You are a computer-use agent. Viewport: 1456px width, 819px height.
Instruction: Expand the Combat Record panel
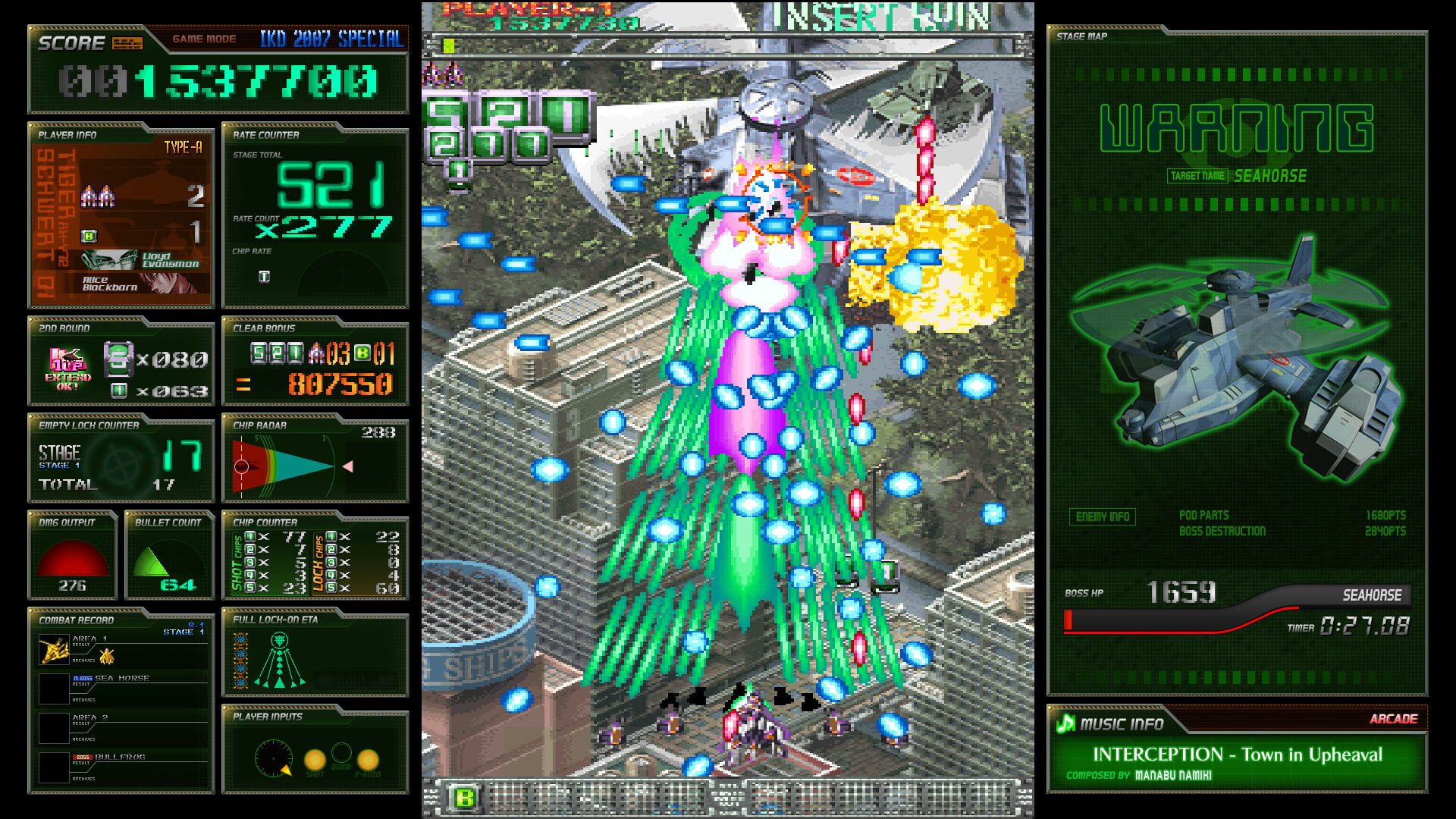pyautogui.click(x=74, y=620)
